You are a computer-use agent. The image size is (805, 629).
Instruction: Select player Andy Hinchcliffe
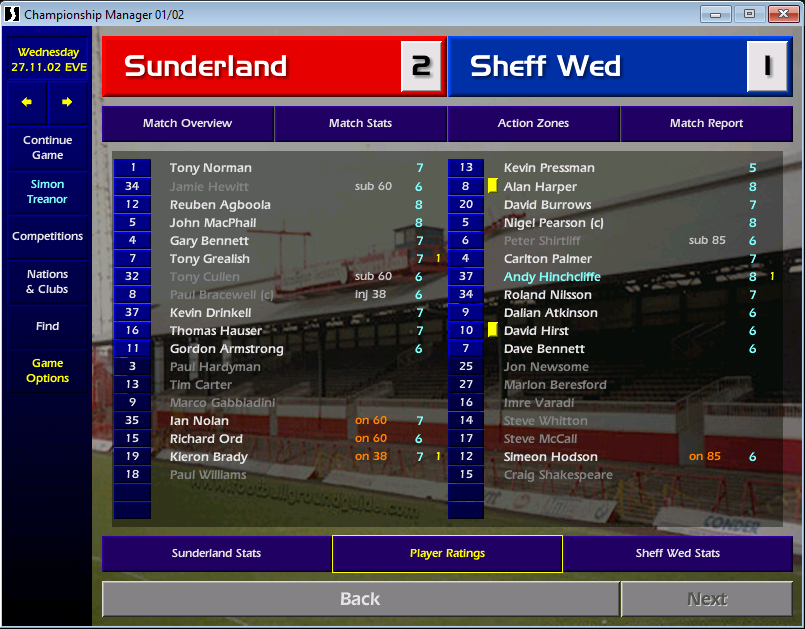point(552,277)
